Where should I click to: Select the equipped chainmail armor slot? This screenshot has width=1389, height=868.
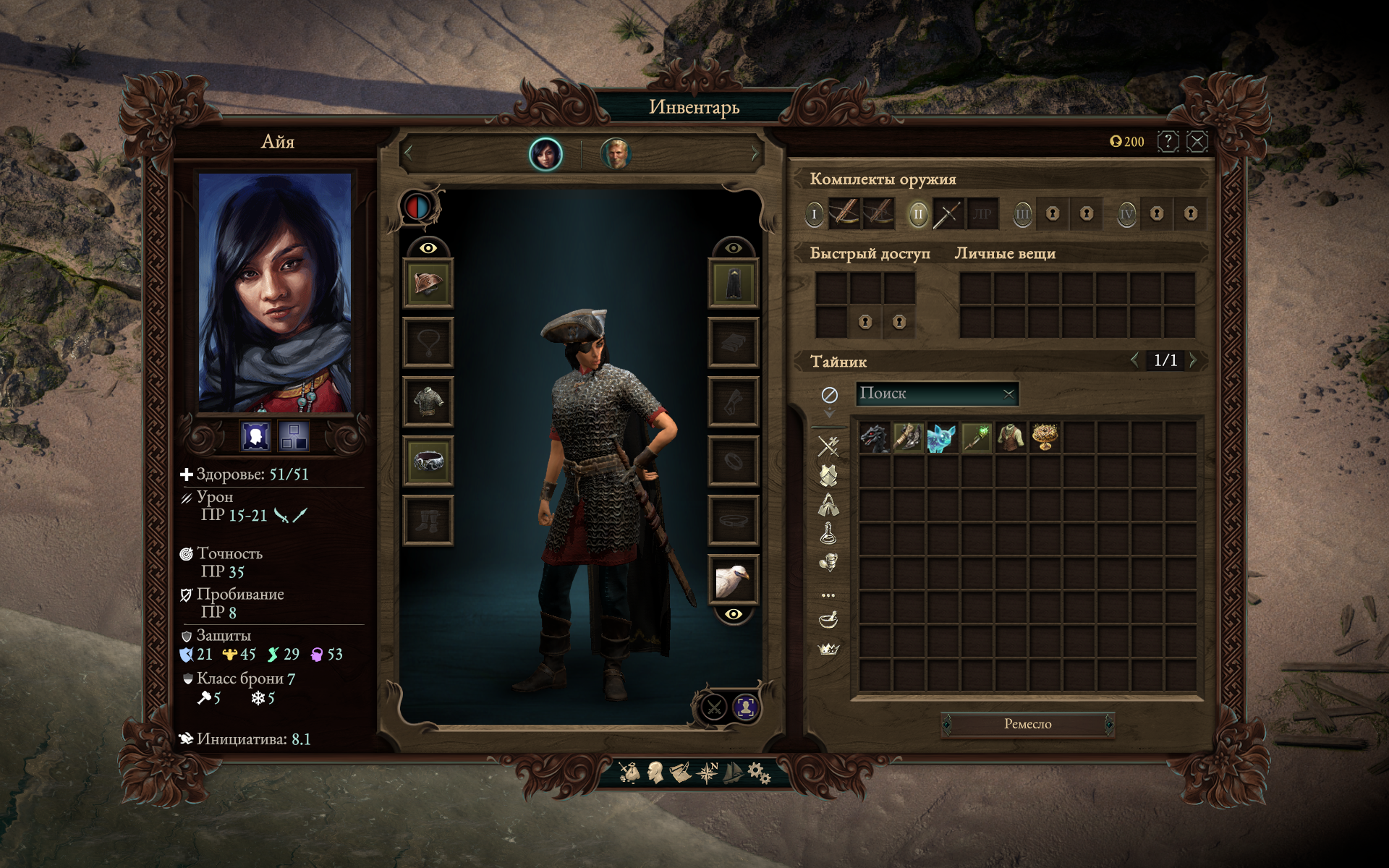click(x=428, y=401)
